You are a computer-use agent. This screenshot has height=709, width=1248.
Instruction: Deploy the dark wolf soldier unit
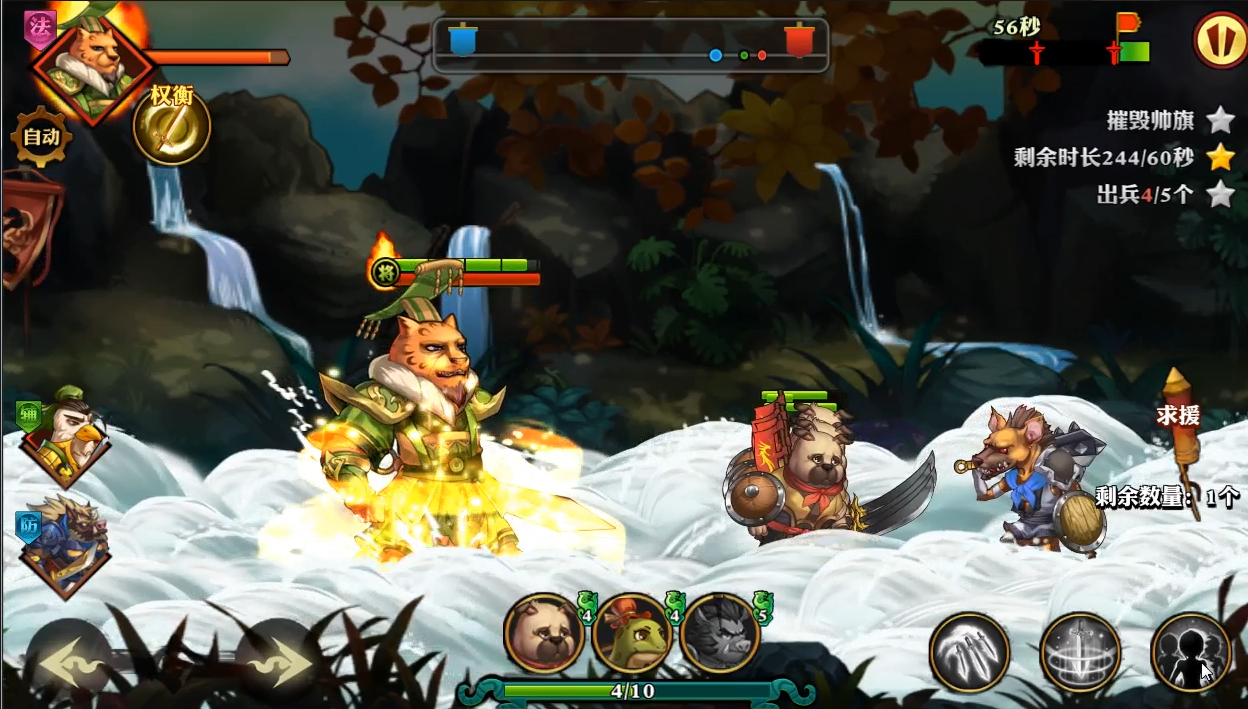[720, 633]
